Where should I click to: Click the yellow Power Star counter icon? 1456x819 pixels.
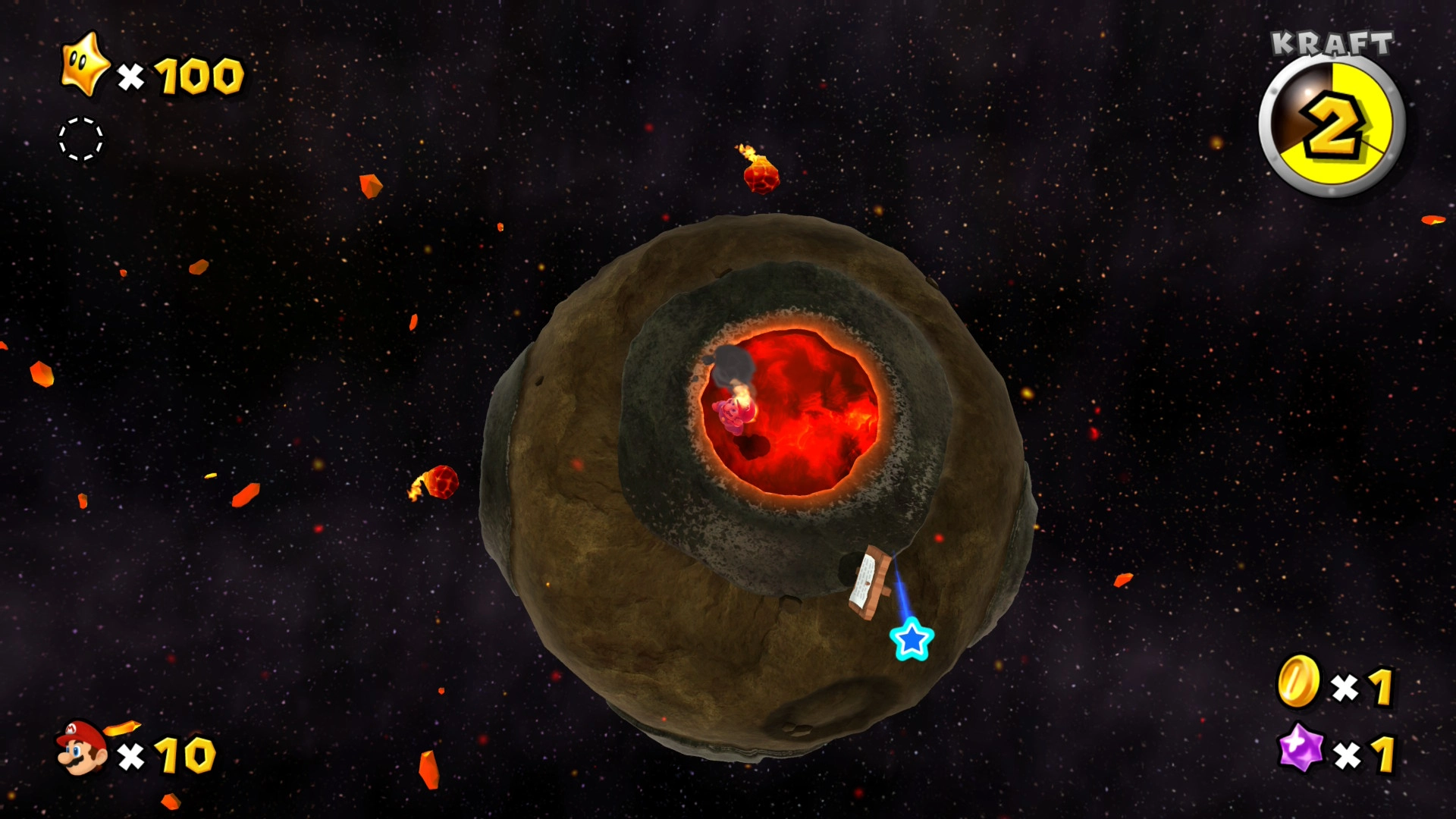(x=85, y=65)
